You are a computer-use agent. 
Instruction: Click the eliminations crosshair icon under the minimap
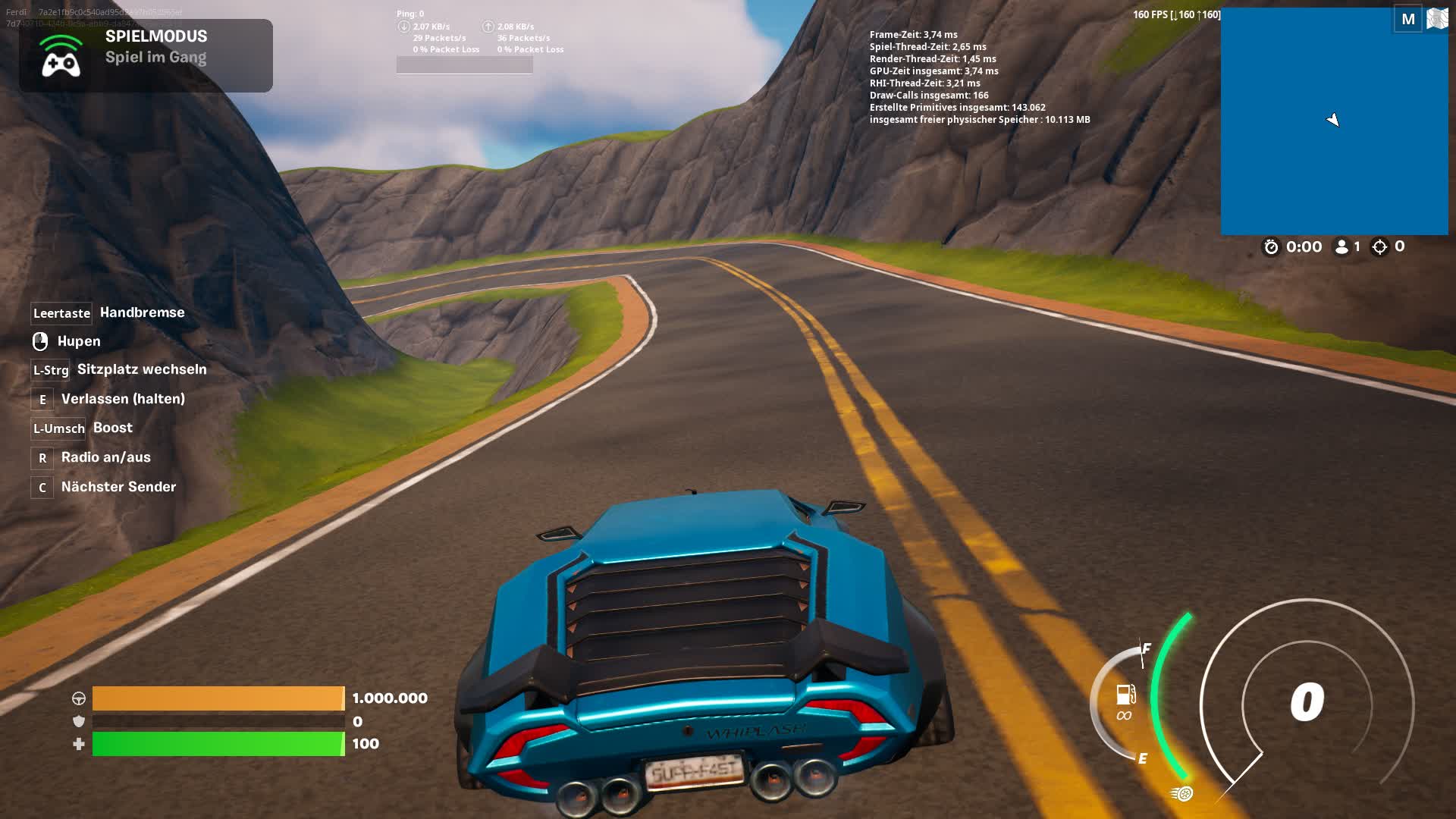[x=1379, y=246]
